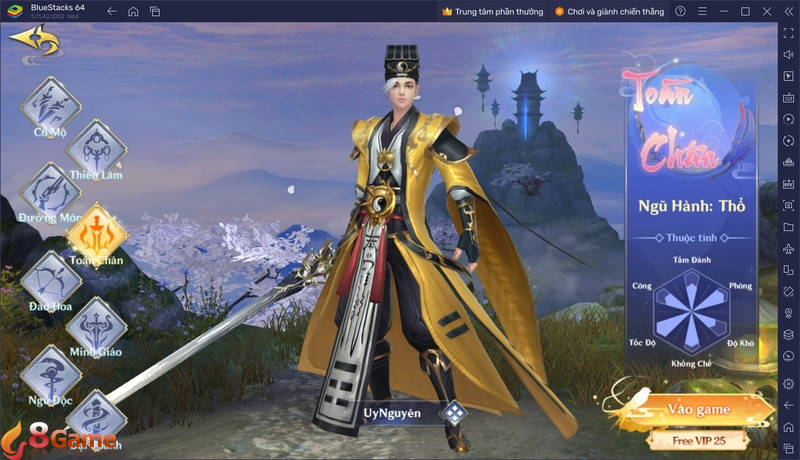Screen dimensions: 800x460
Task: Edit the UyNguyên name field
Action: click(x=392, y=412)
